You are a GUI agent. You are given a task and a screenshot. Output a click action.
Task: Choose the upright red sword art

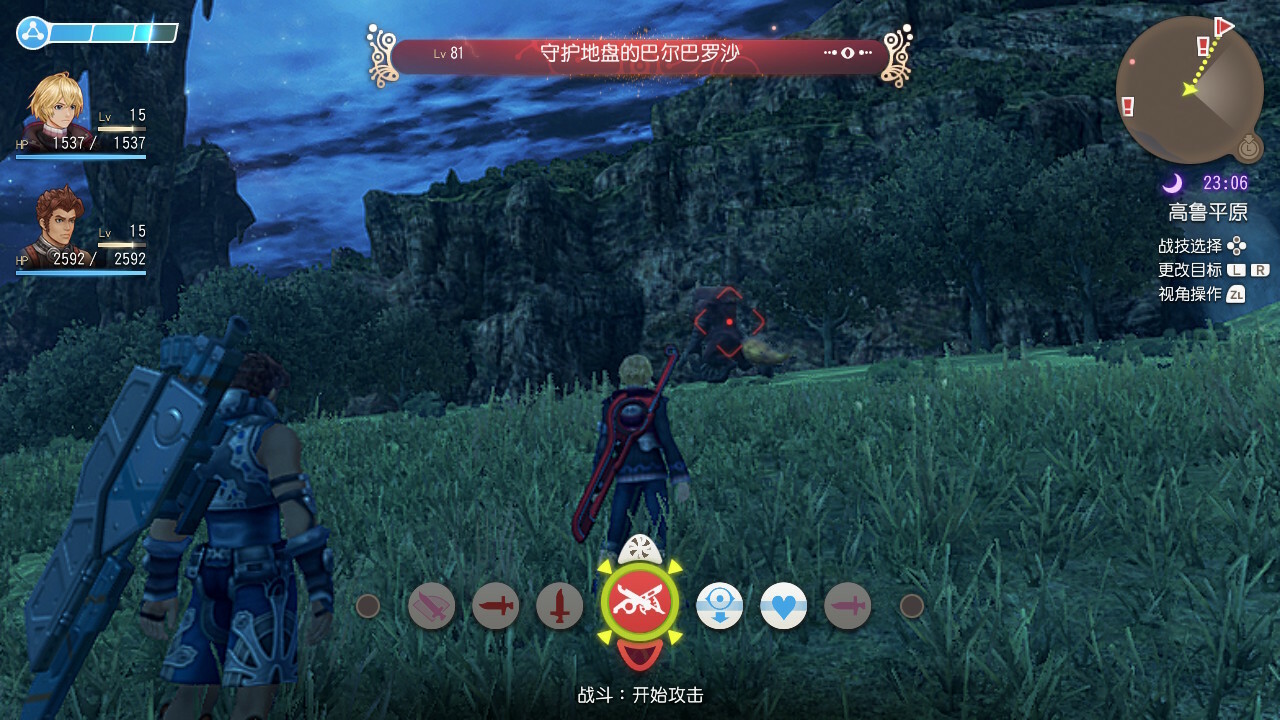559,606
